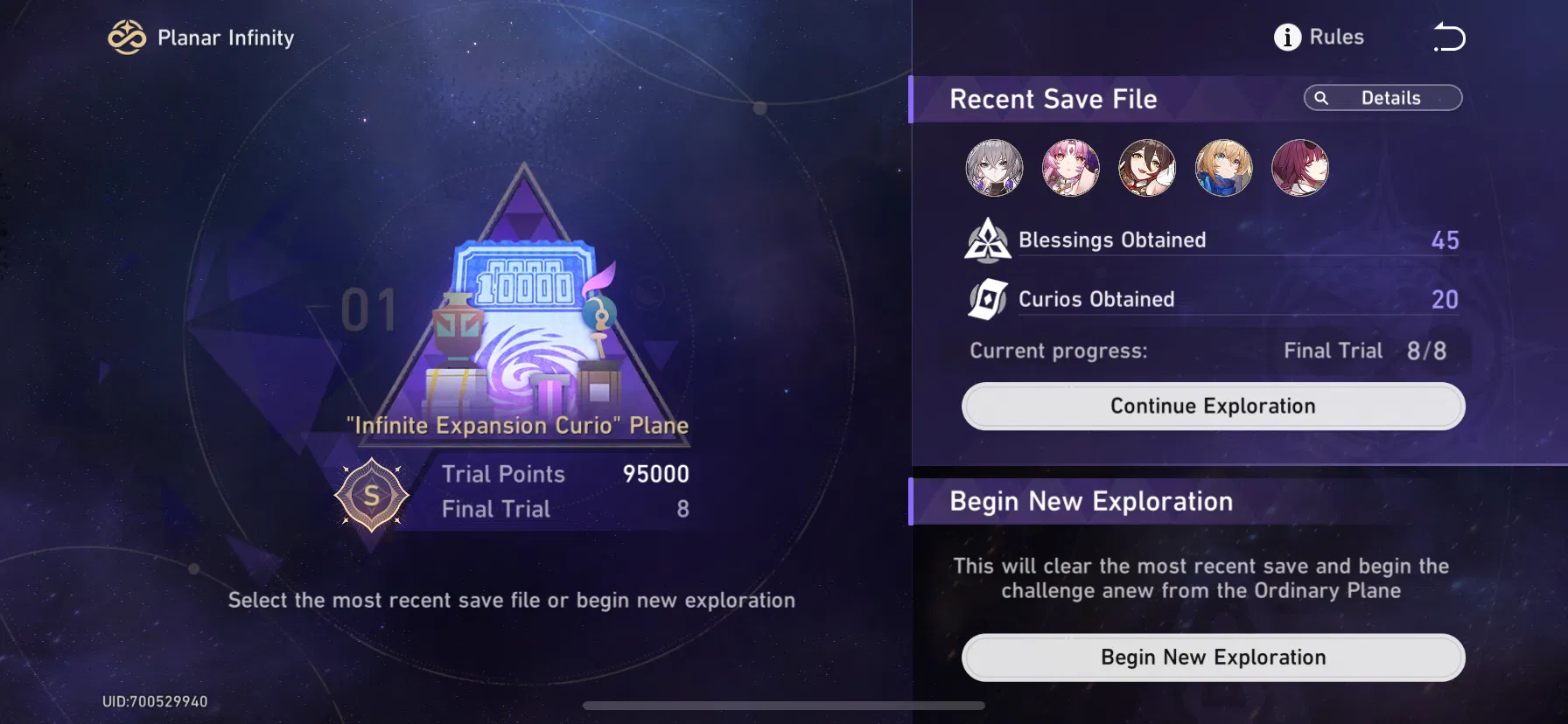Click the Rules text label
Image resolution: width=1568 pixels, height=724 pixels.
1336,37
